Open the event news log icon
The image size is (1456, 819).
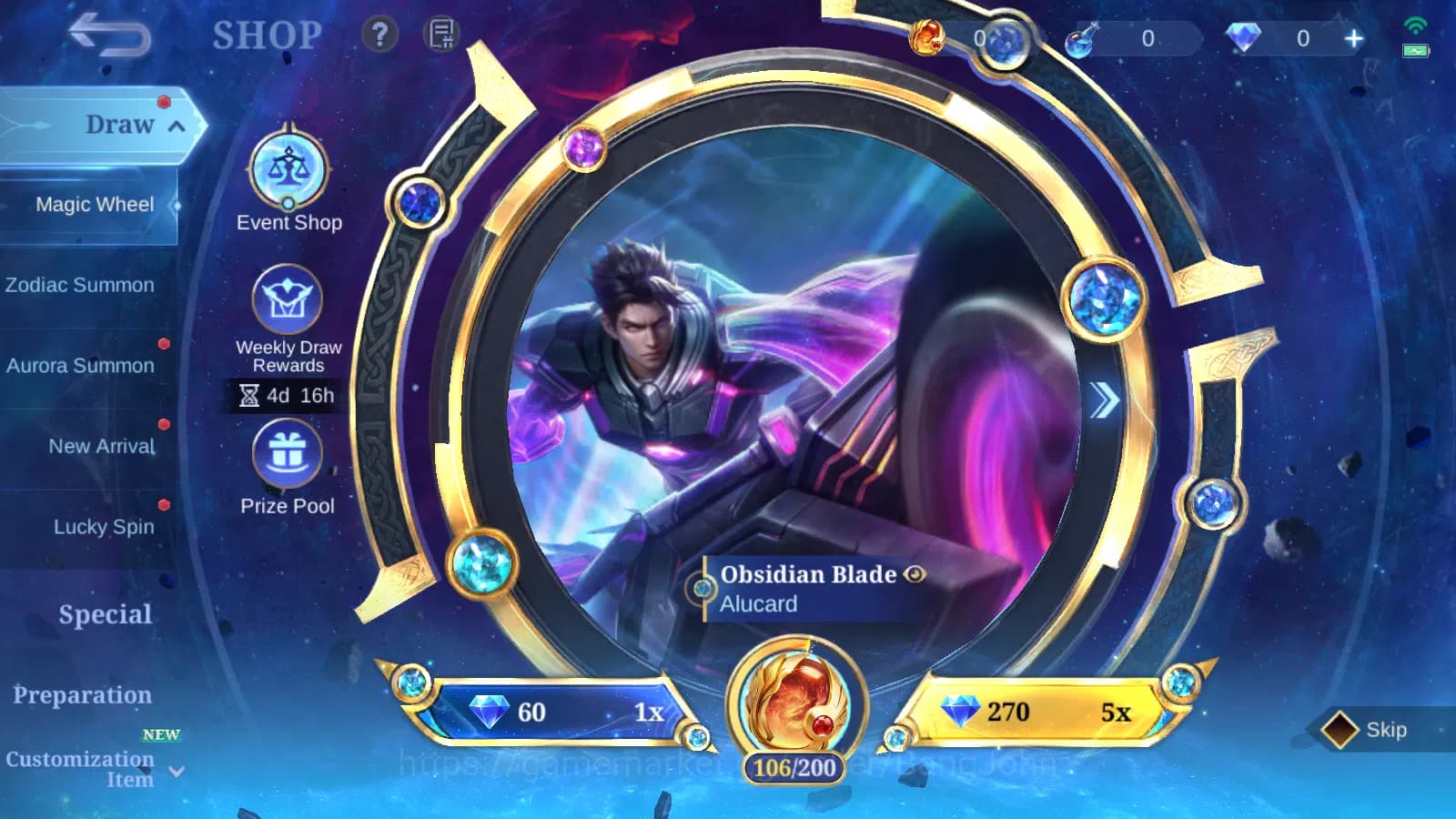[x=440, y=35]
